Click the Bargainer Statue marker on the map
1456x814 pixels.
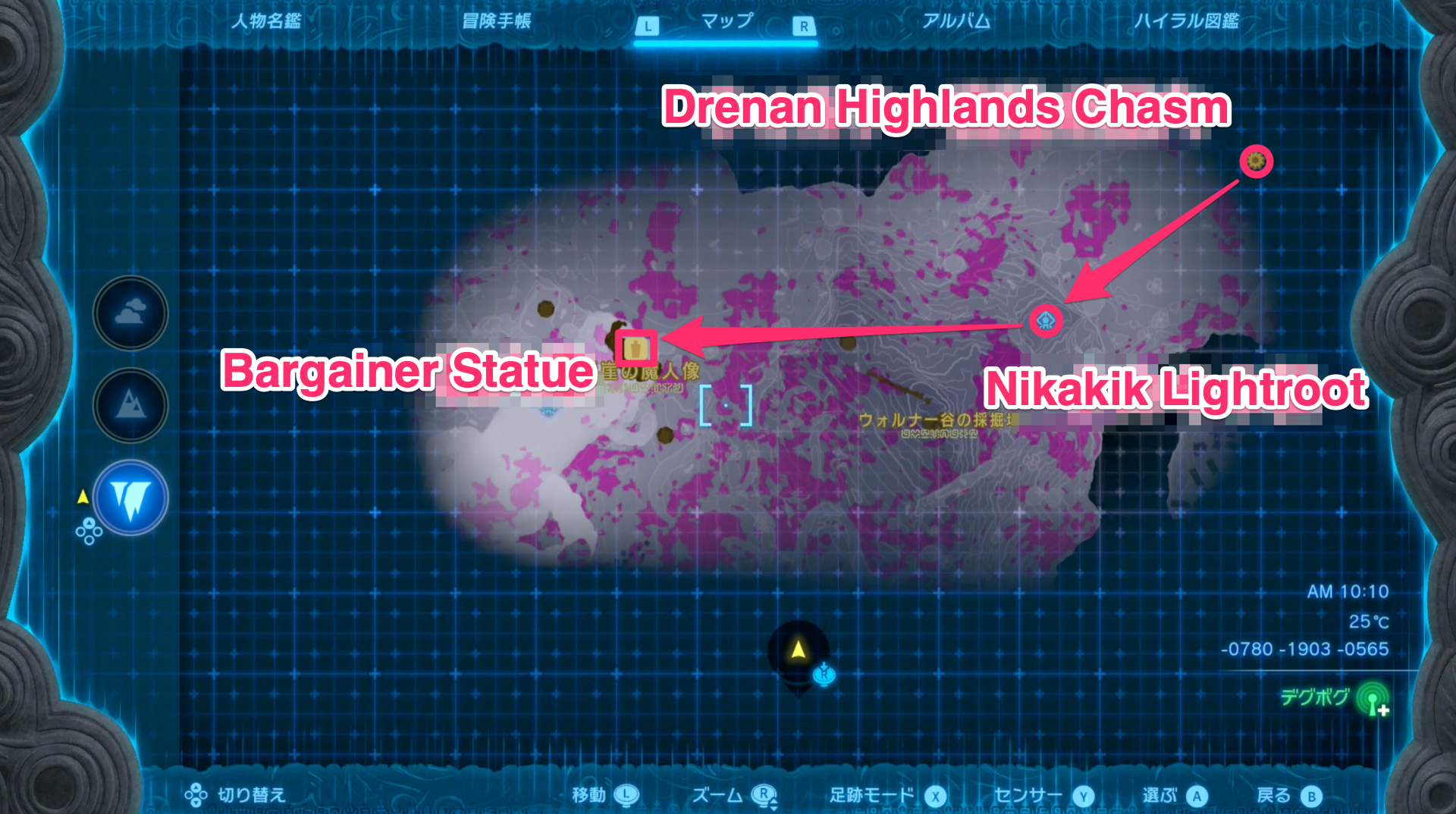[638, 350]
